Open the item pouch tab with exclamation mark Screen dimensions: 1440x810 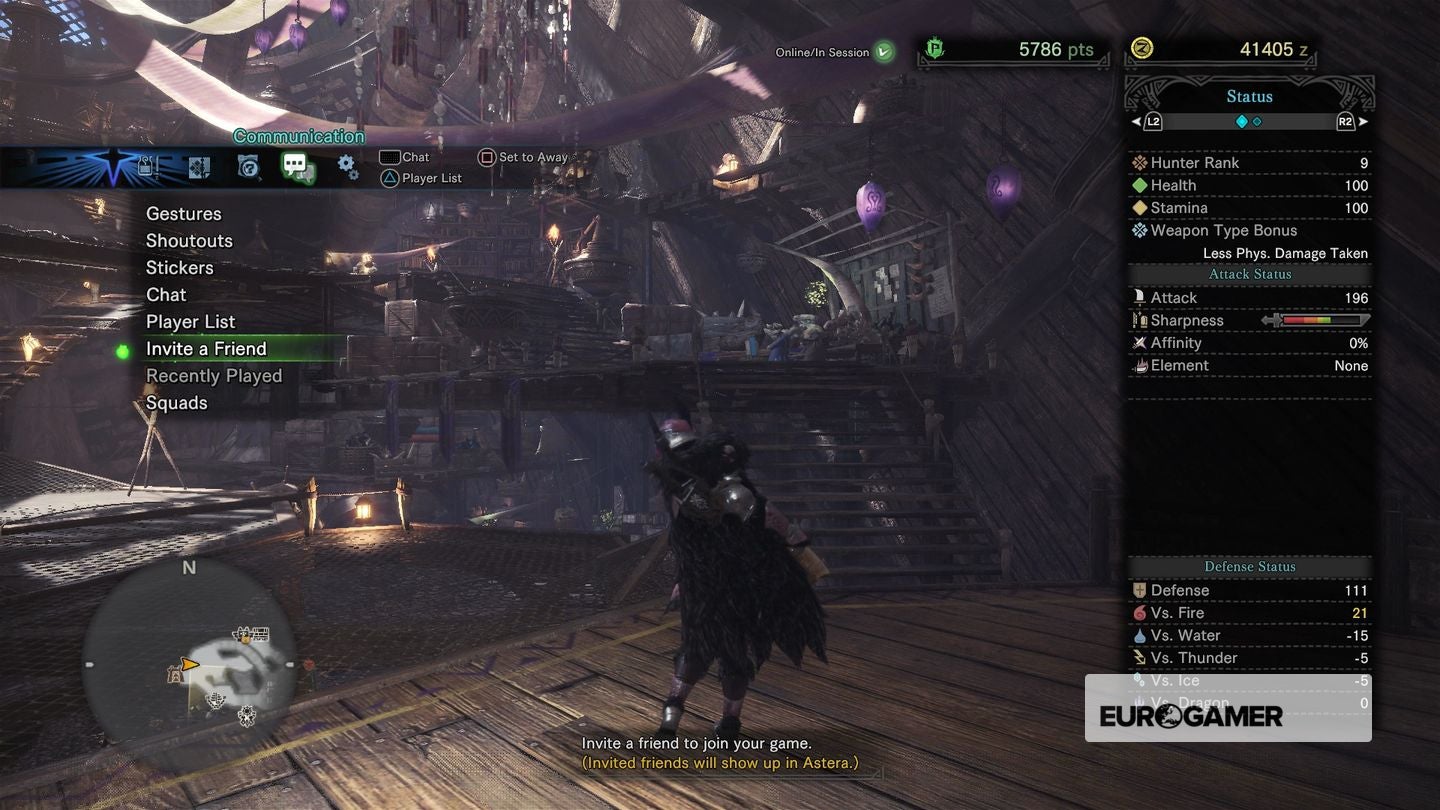coord(148,167)
